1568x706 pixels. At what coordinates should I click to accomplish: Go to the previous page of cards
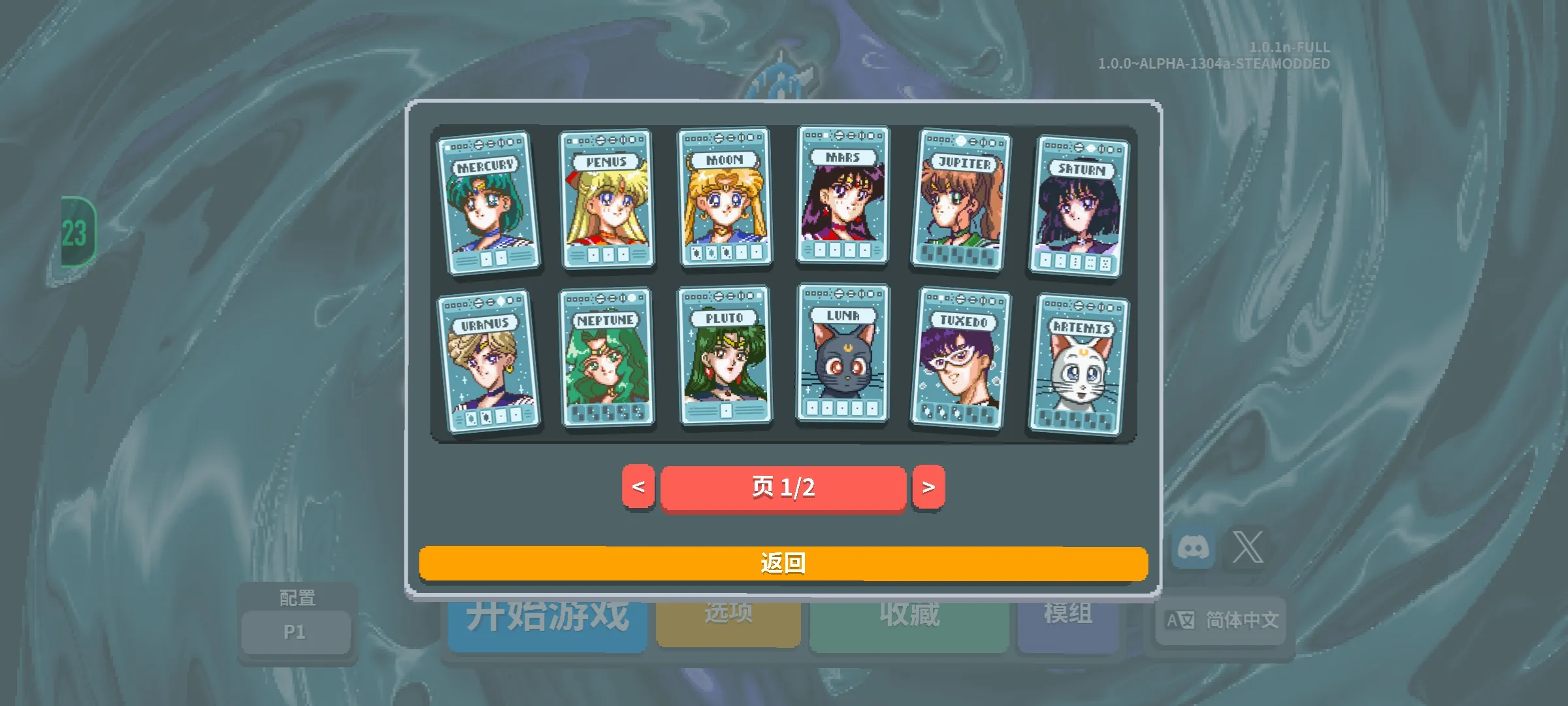(640, 487)
